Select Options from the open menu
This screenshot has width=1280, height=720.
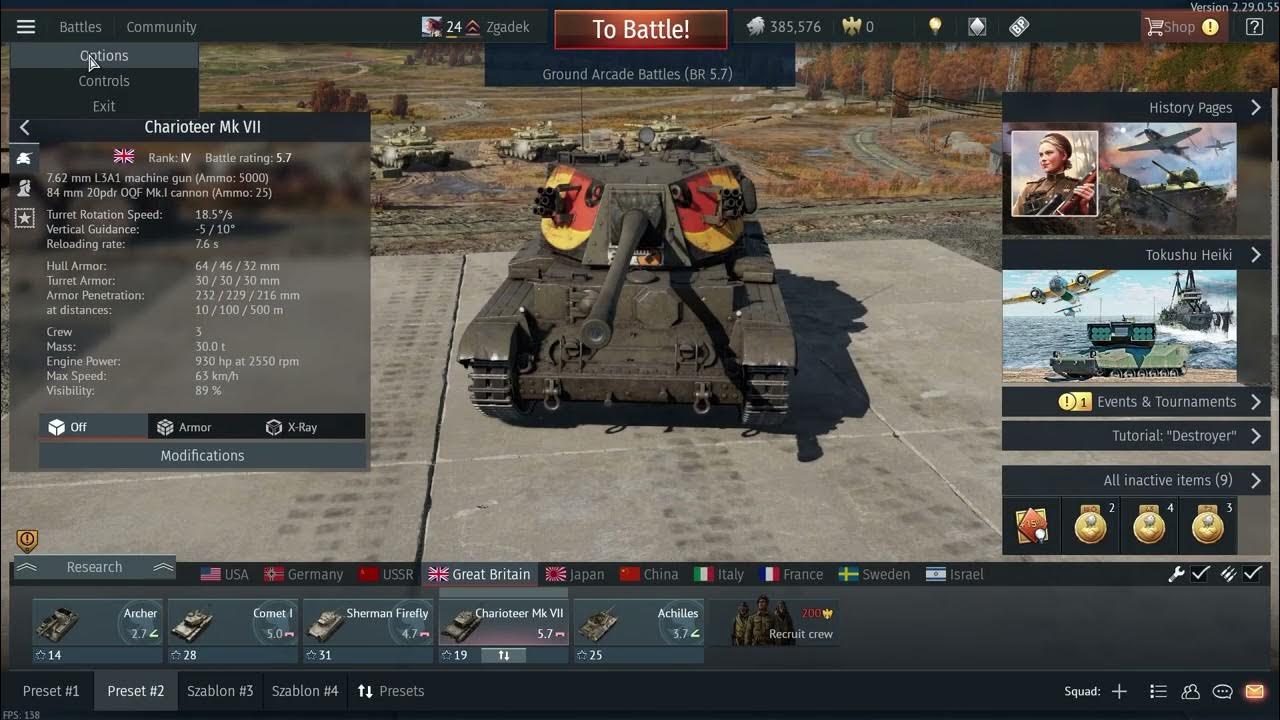pos(104,55)
